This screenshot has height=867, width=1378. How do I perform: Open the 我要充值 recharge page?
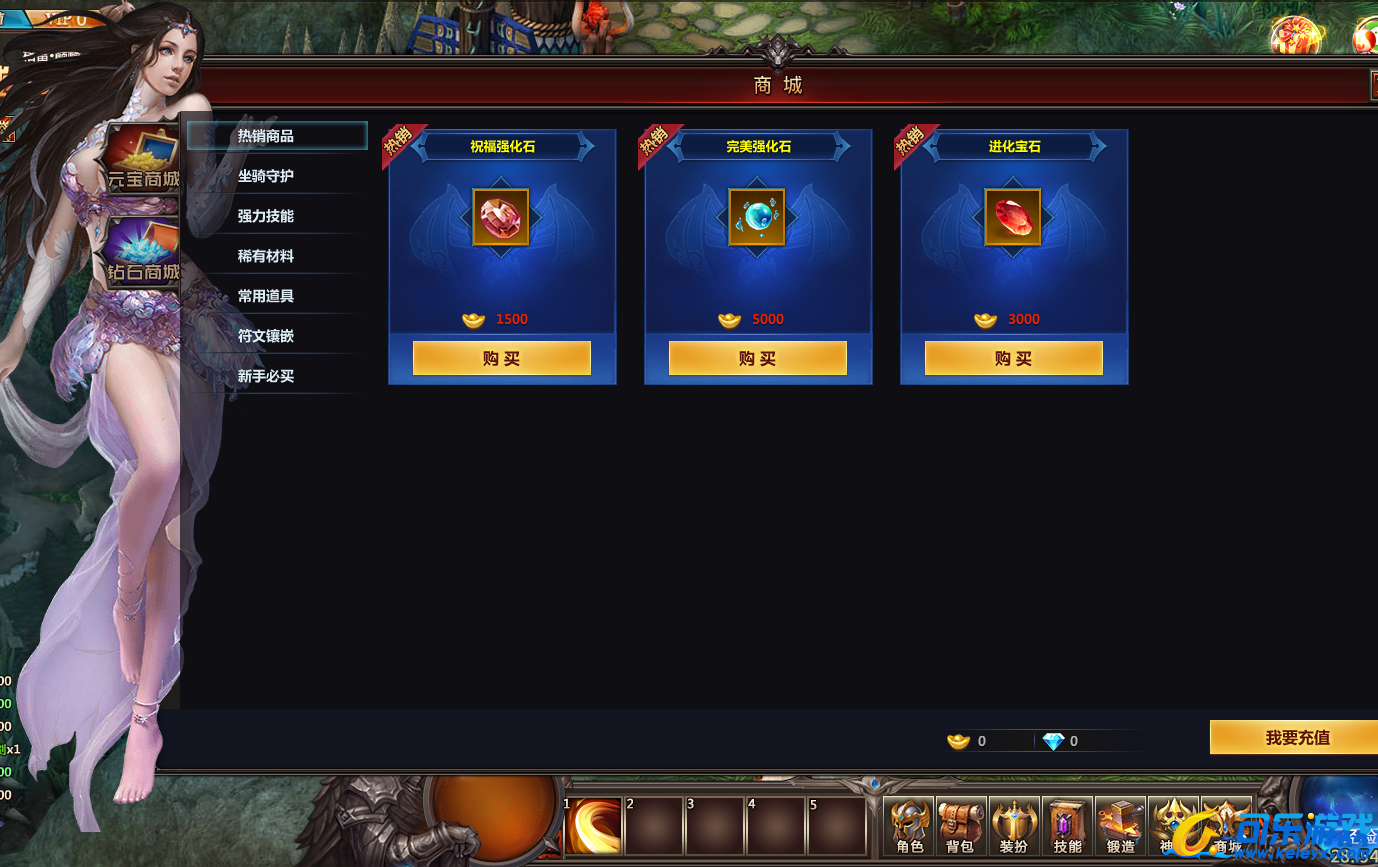pyautogui.click(x=1297, y=737)
